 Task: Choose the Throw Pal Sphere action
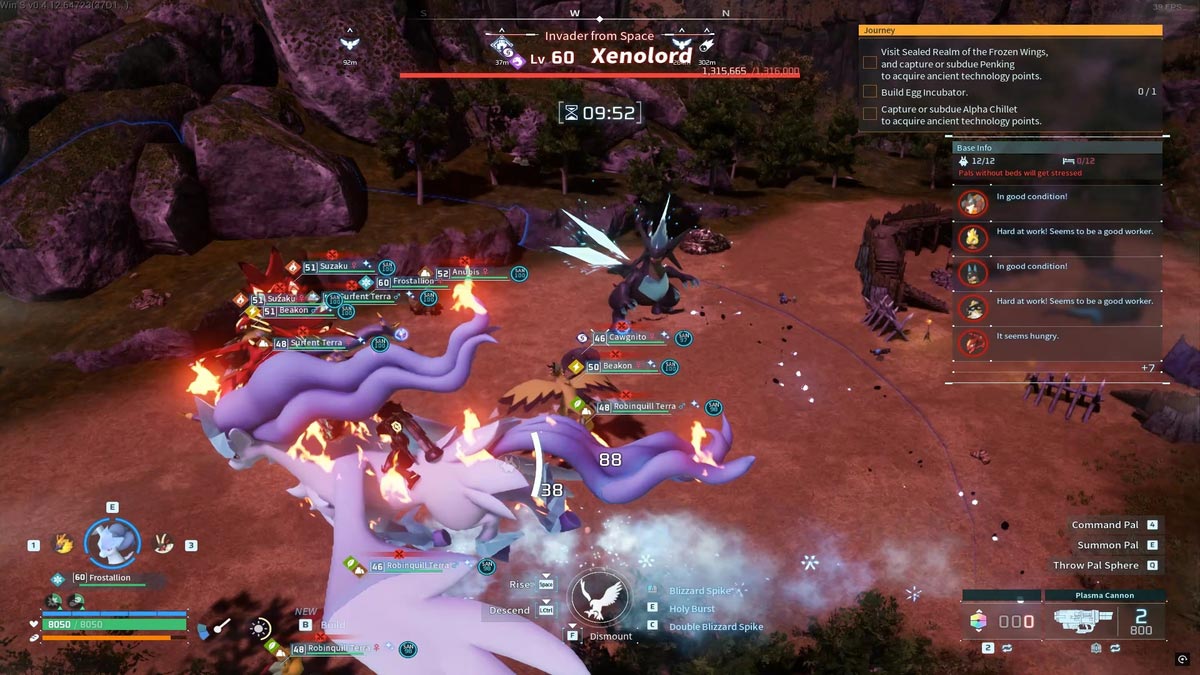1095,565
